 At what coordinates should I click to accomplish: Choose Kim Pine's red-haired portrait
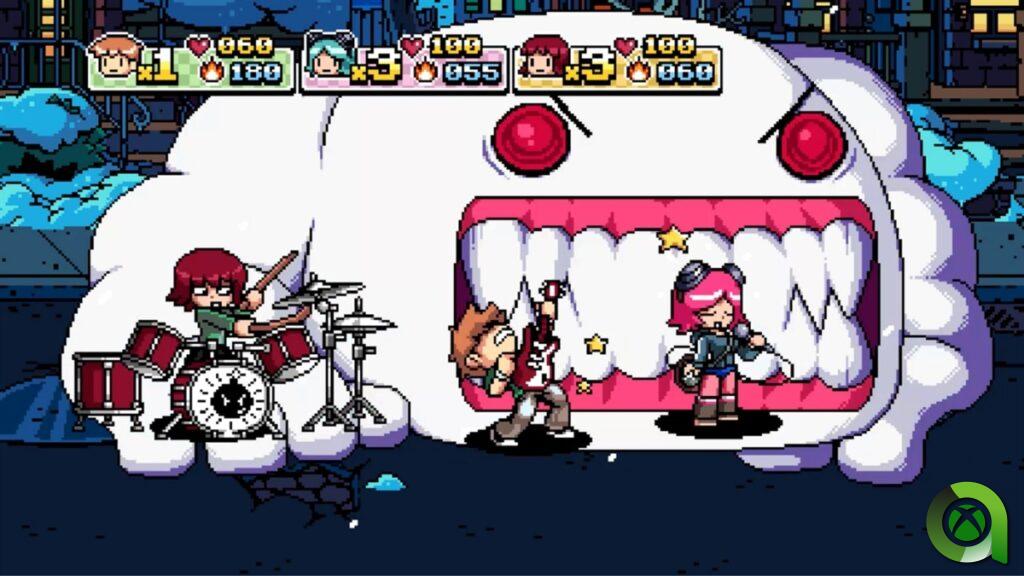point(544,62)
